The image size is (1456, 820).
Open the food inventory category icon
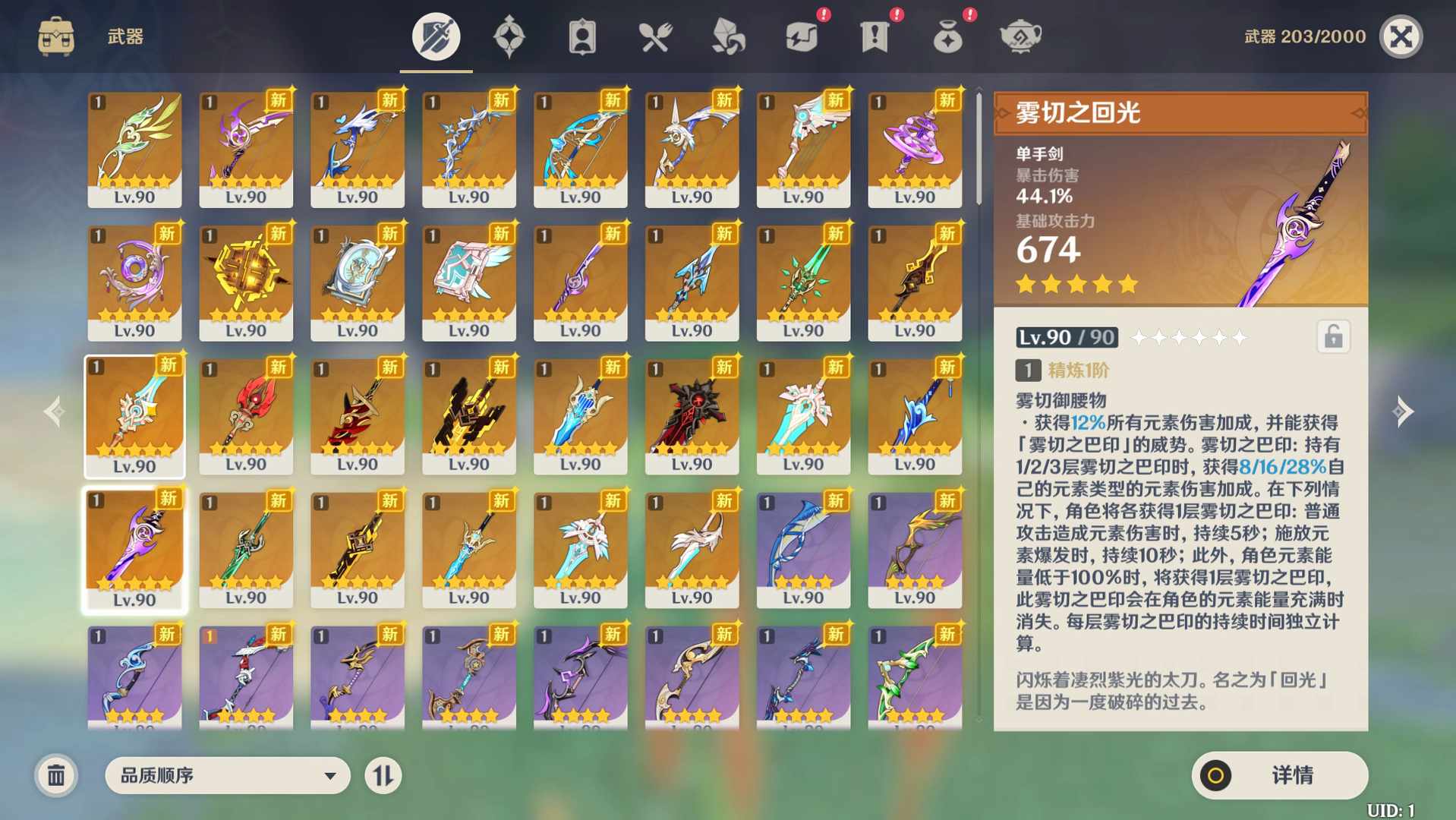[654, 36]
